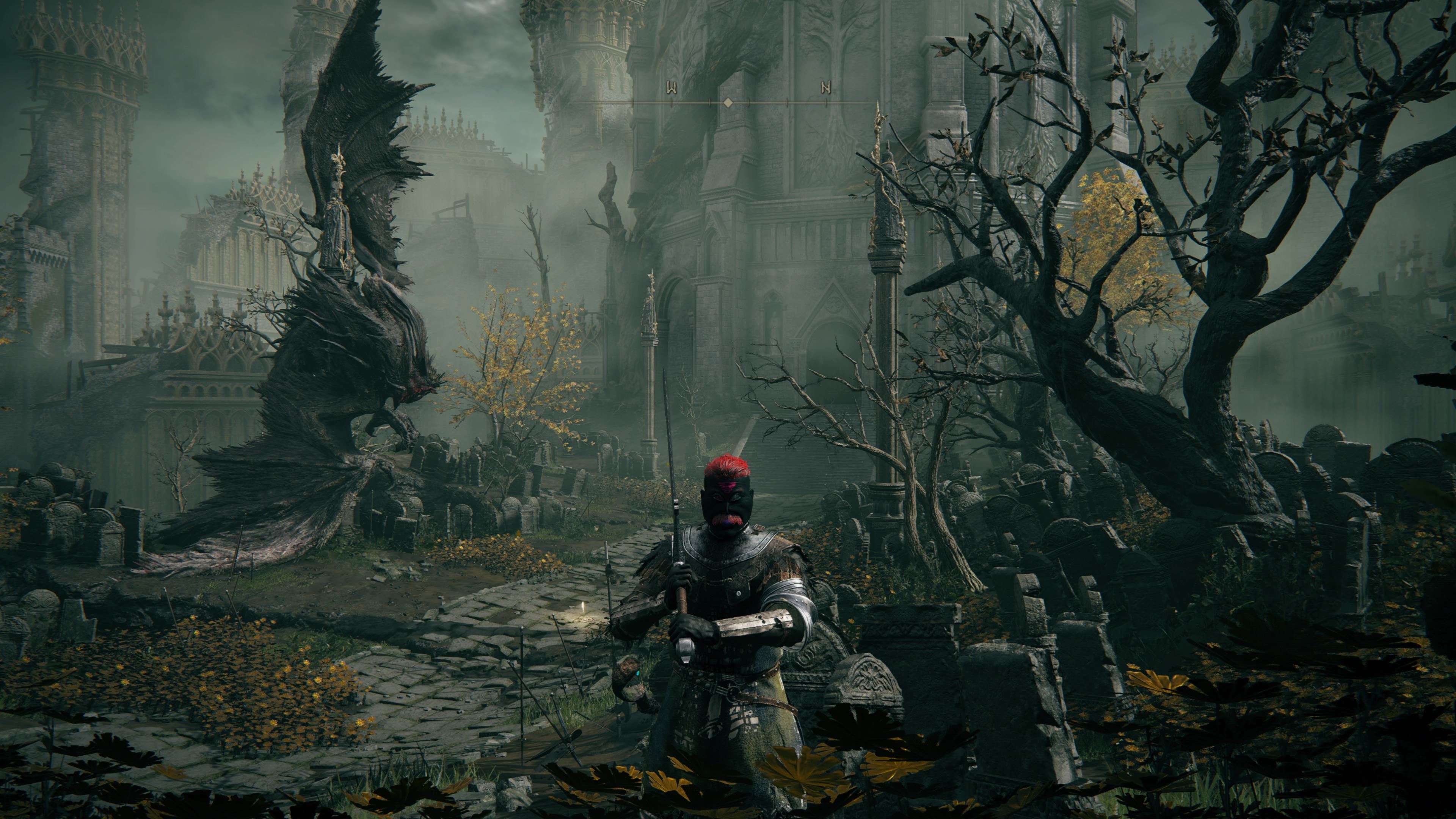This screenshot has height=819, width=1456.
Task: Select the North marker on the compass
Action: [826, 88]
